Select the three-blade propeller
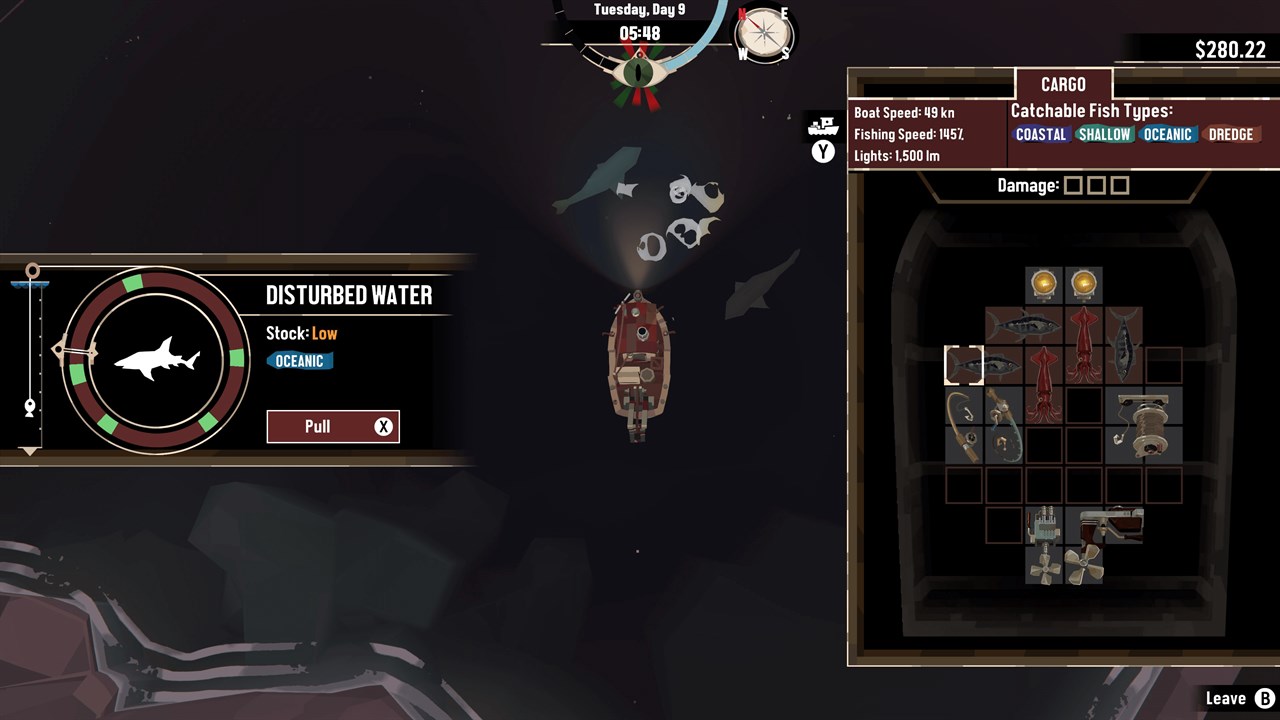This screenshot has width=1280, height=720. [1084, 565]
